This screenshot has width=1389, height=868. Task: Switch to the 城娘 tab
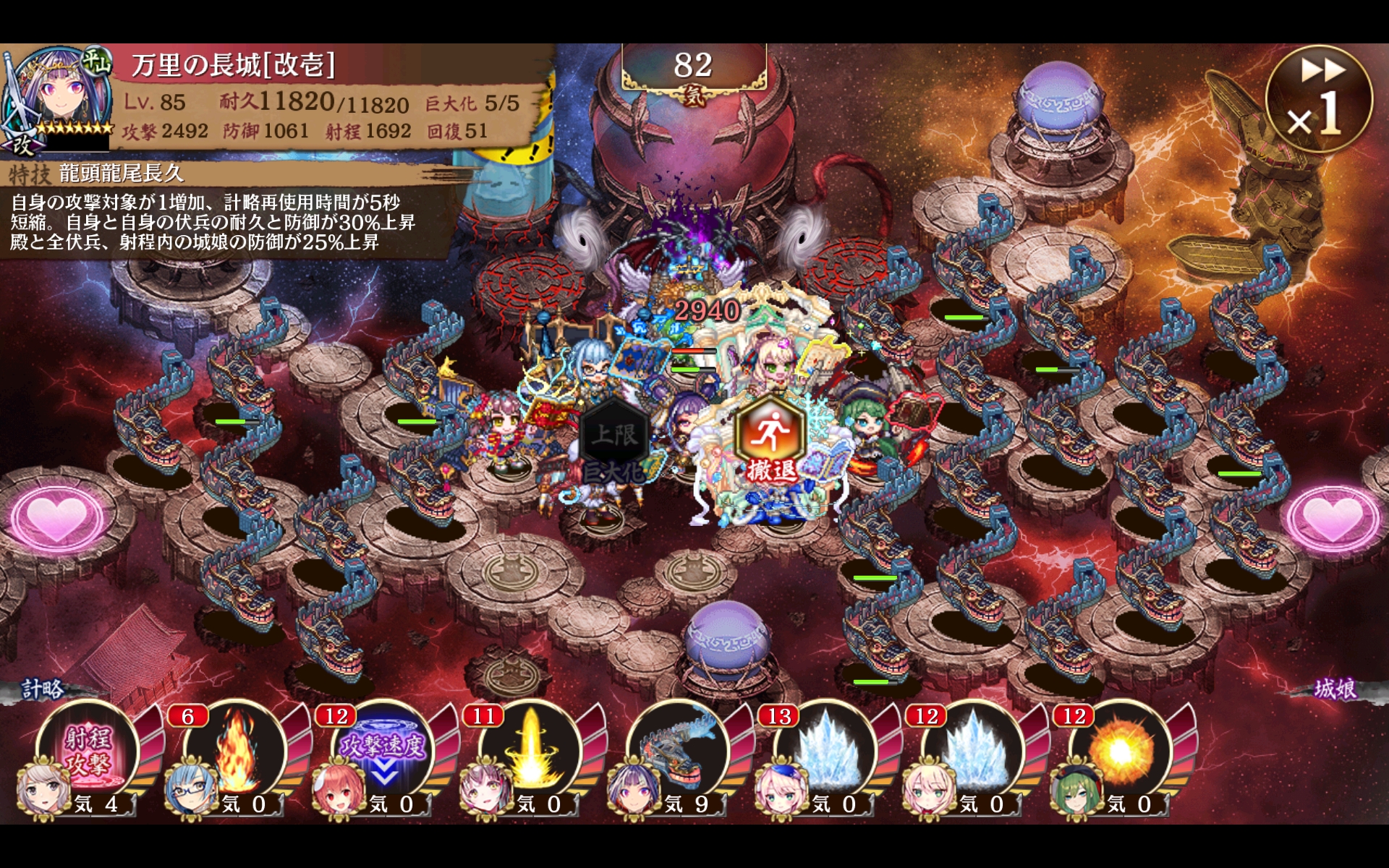point(1335,689)
